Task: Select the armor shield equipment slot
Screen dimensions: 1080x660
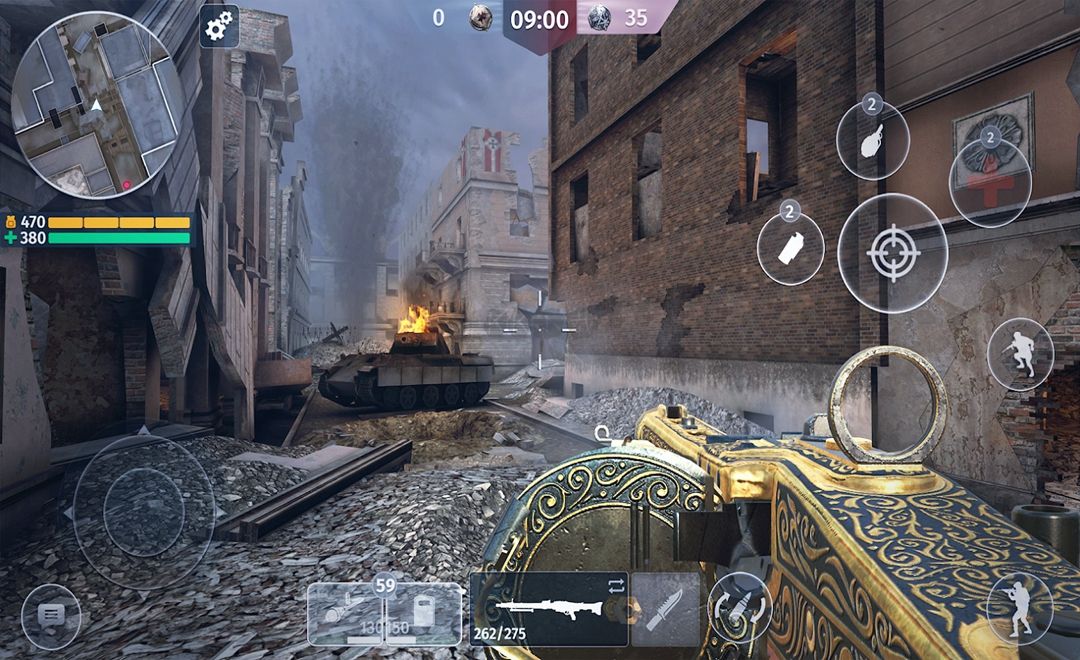Action: (423, 613)
